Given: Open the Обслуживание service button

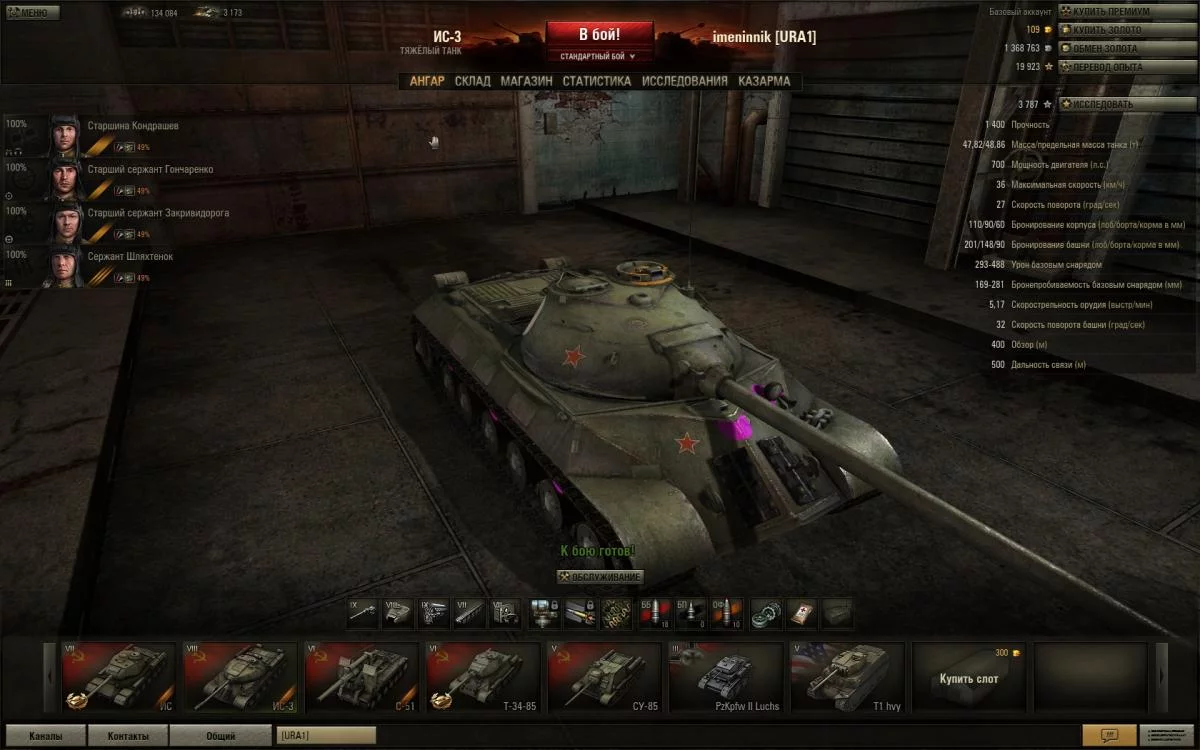Looking at the screenshot, I should (600, 577).
